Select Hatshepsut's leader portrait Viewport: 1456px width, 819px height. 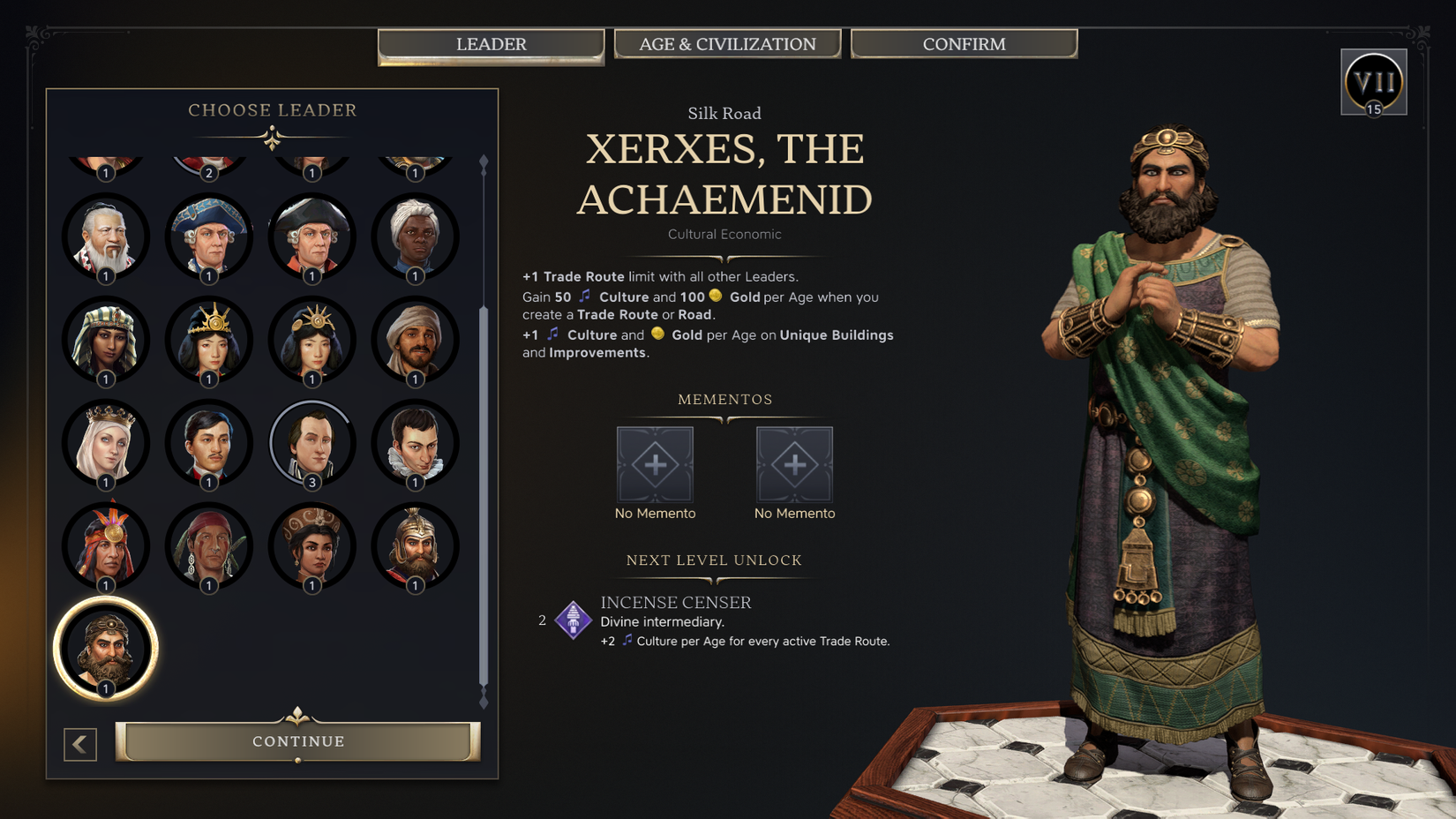pyautogui.click(x=106, y=340)
